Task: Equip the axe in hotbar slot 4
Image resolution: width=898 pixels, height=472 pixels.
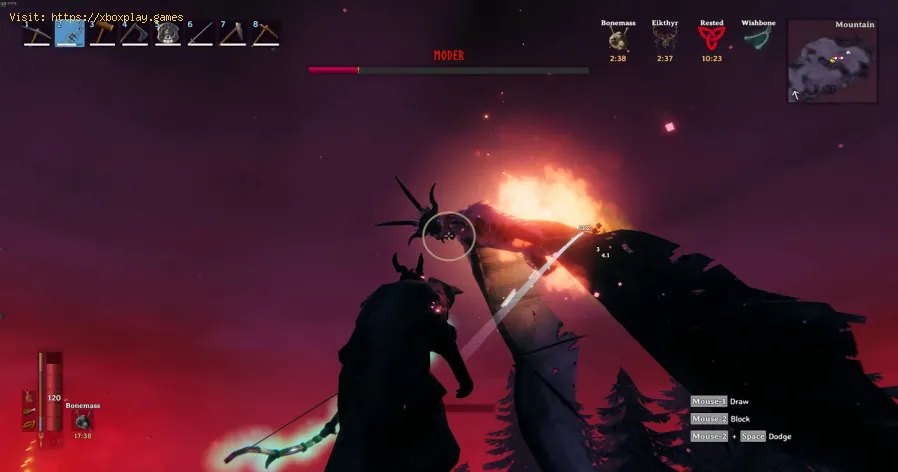Action: [135, 34]
